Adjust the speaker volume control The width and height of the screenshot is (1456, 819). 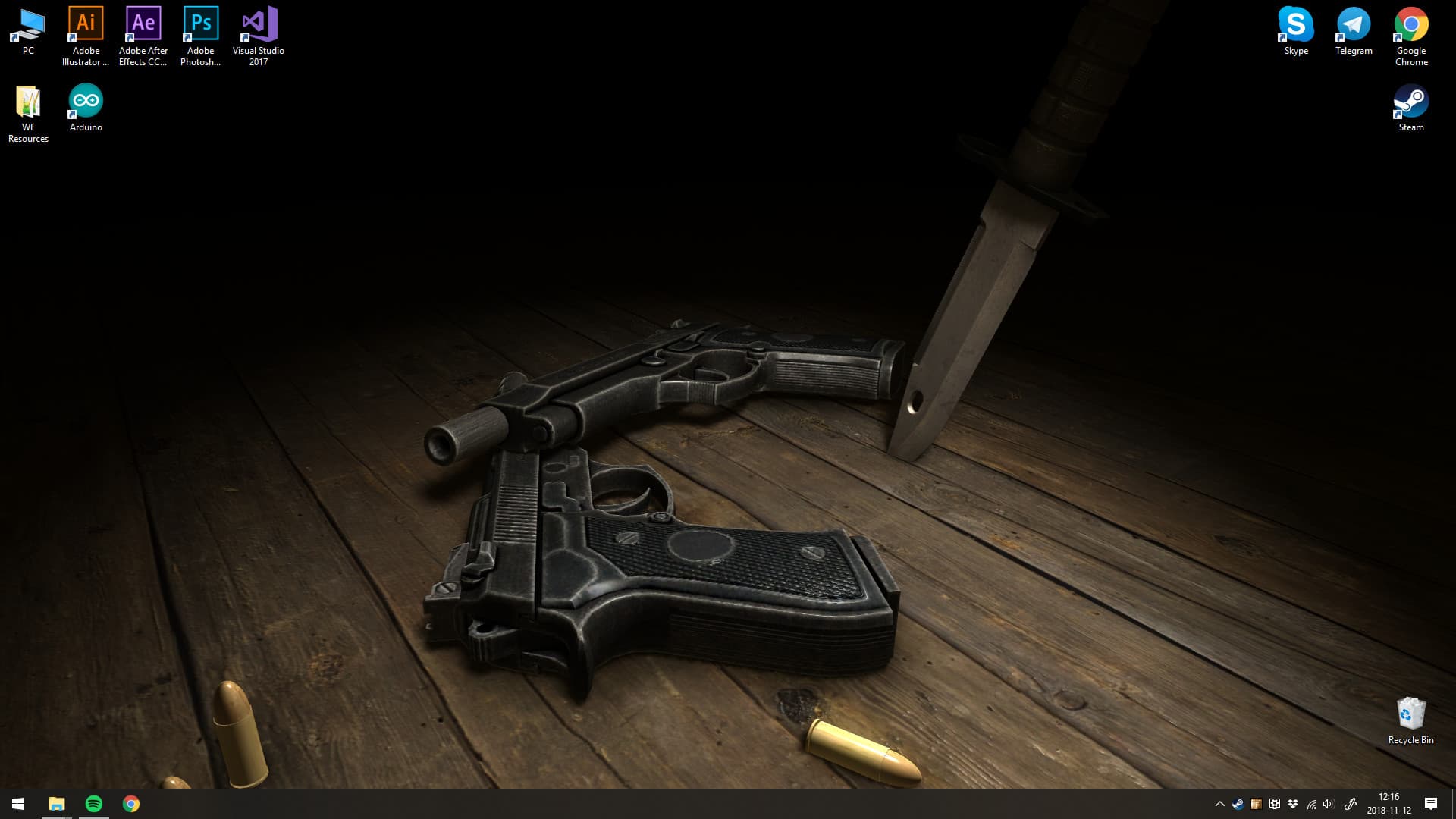click(x=1328, y=804)
